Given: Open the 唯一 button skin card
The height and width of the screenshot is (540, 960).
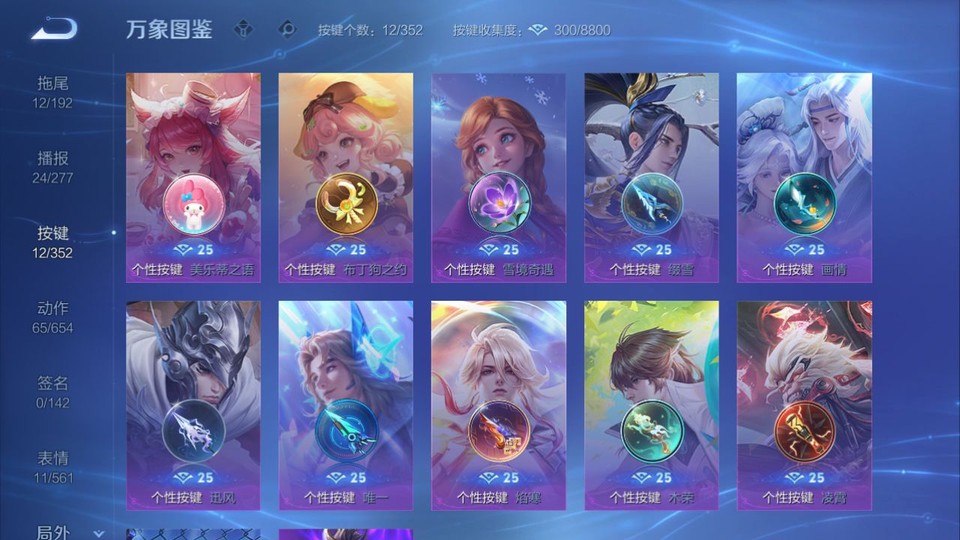Looking at the screenshot, I should 346,405.
